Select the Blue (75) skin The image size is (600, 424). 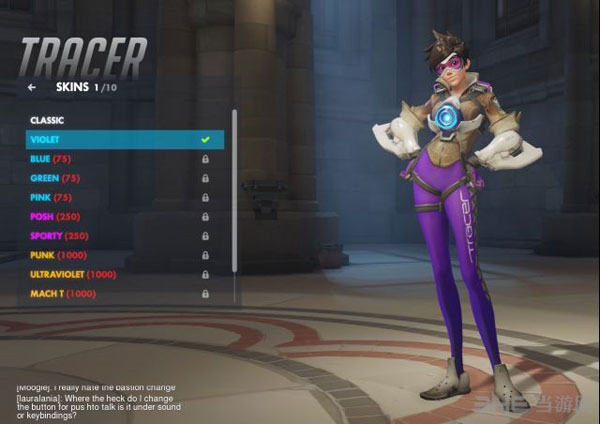pos(120,159)
